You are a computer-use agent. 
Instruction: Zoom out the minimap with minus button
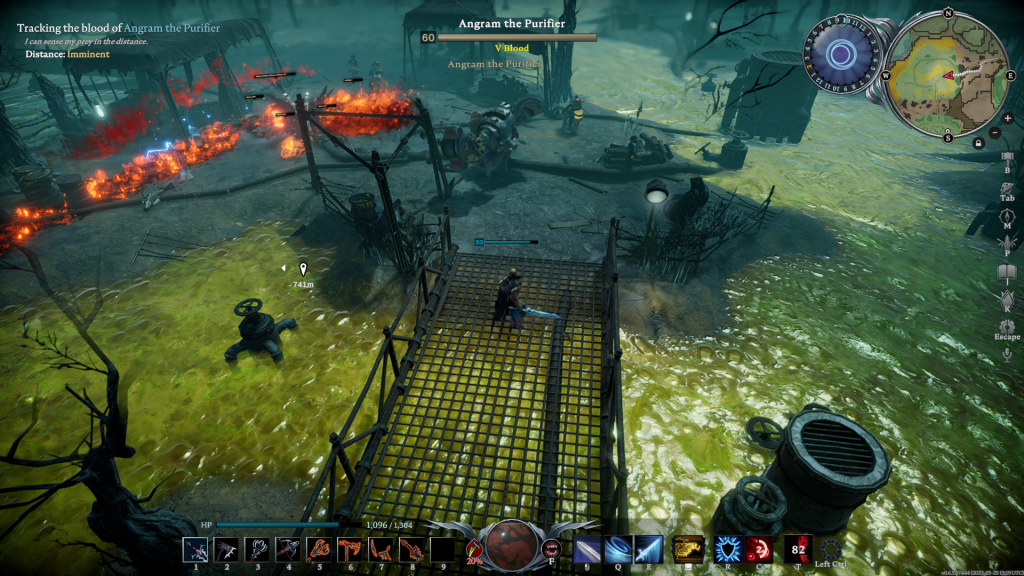point(994,133)
